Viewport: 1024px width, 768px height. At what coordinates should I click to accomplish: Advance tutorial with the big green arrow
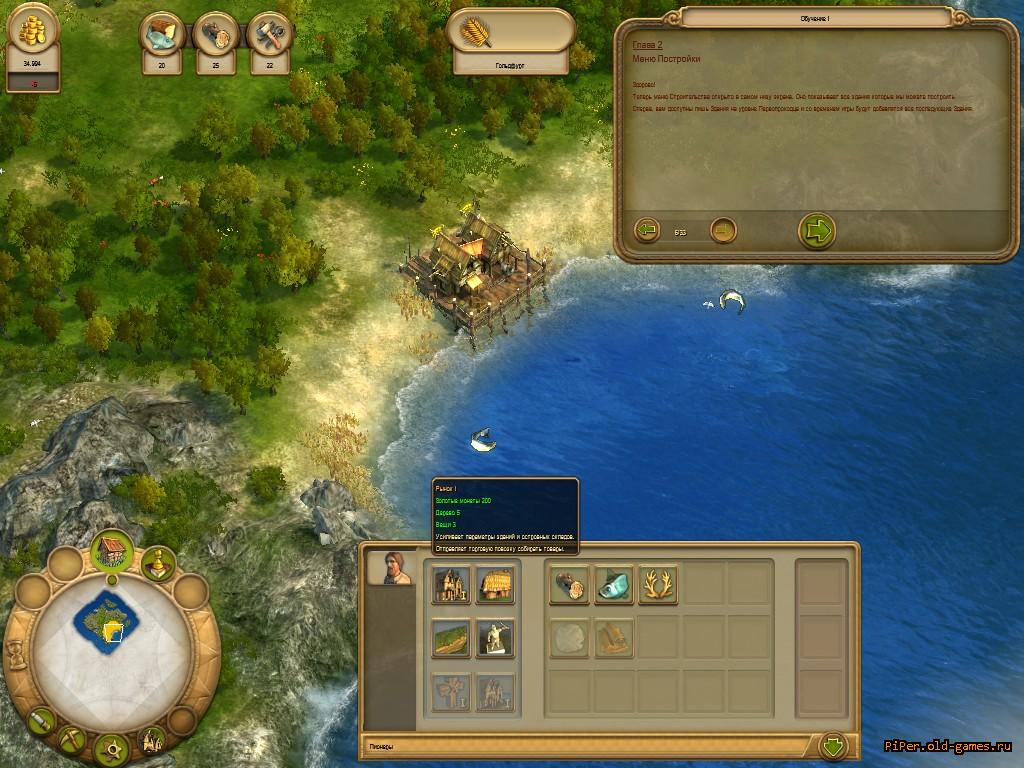(x=817, y=231)
